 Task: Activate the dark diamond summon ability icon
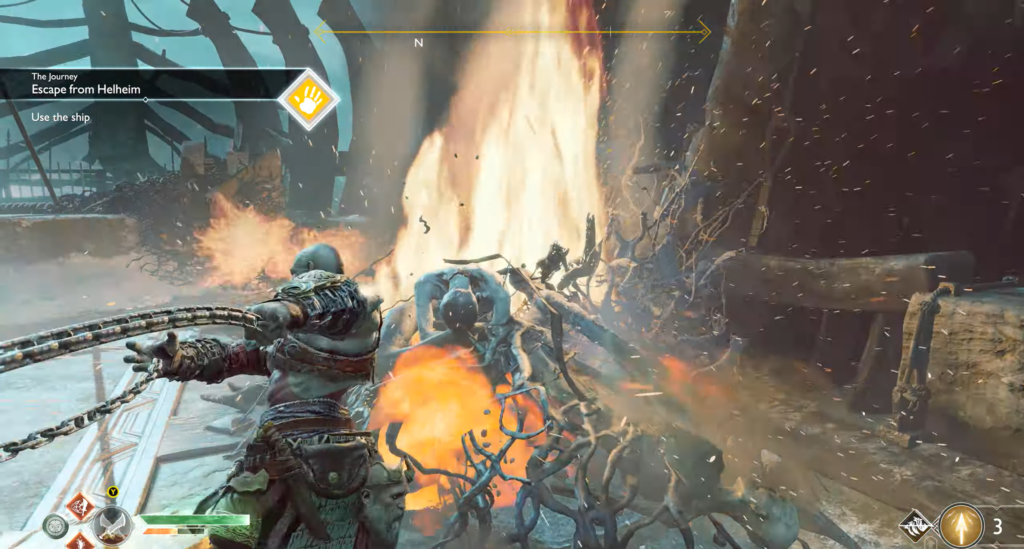pos(915,521)
